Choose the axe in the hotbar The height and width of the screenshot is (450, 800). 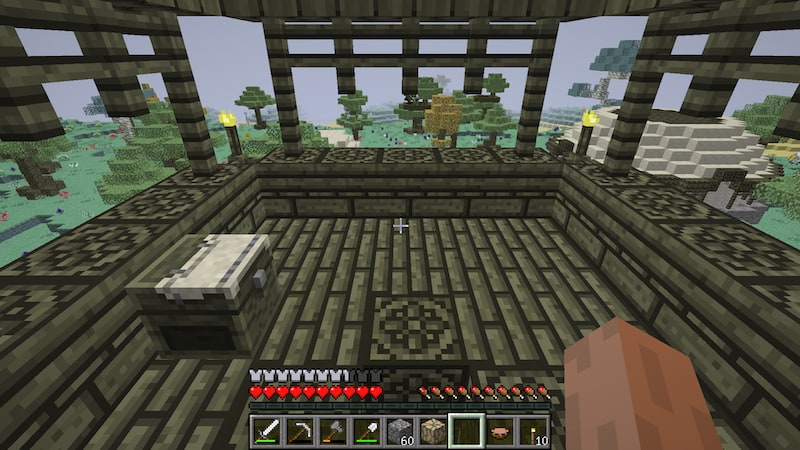pos(333,431)
